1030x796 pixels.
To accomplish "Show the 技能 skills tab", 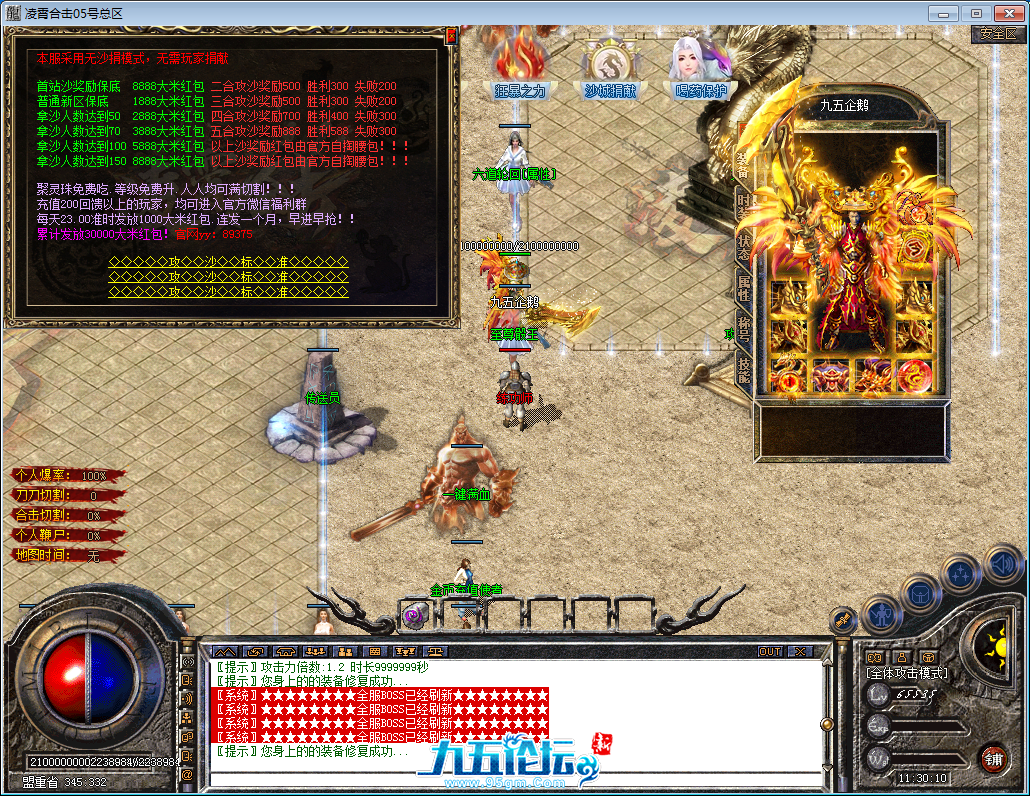I will click(x=743, y=370).
